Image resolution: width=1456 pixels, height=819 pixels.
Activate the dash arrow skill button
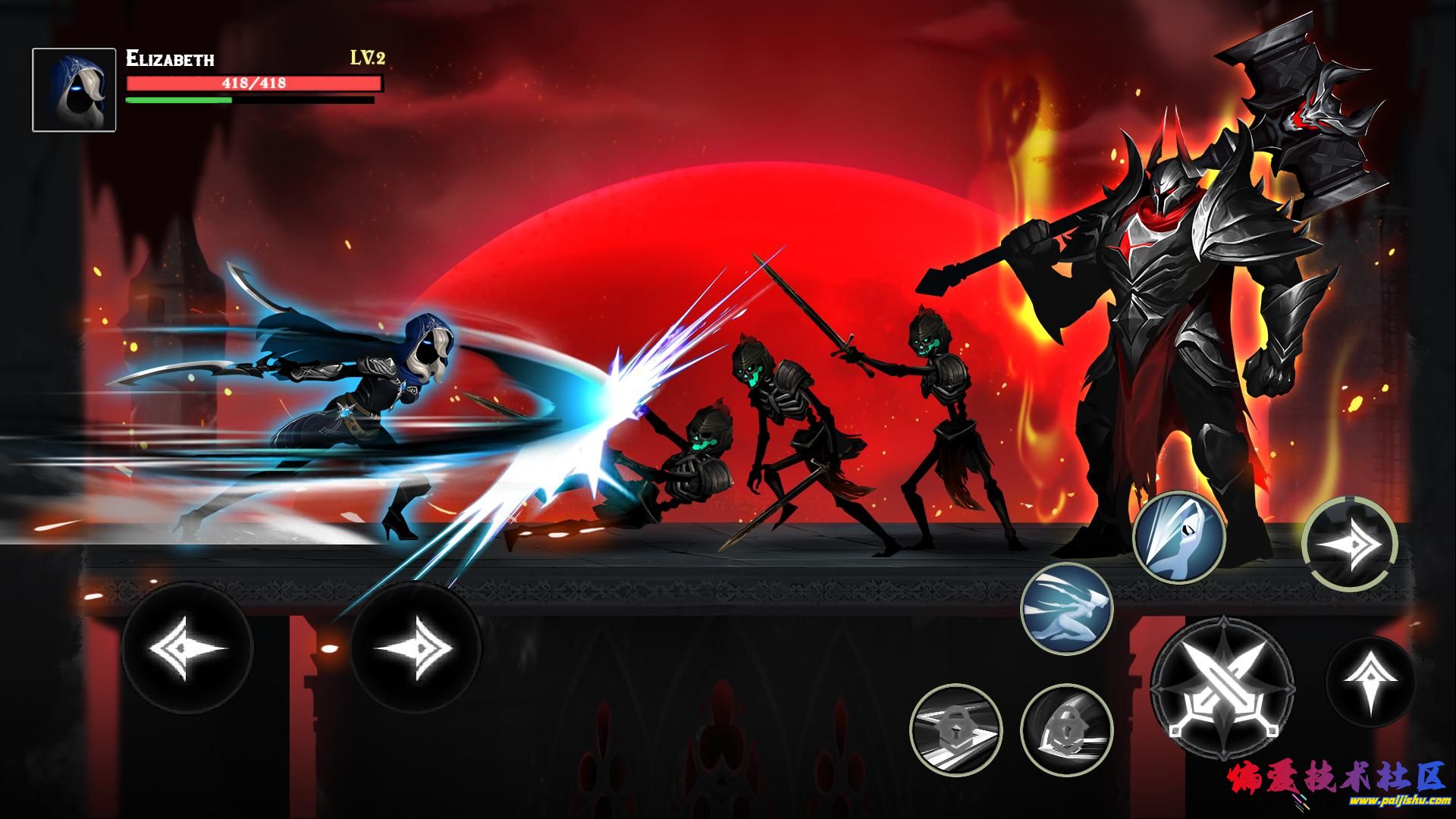1349,544
